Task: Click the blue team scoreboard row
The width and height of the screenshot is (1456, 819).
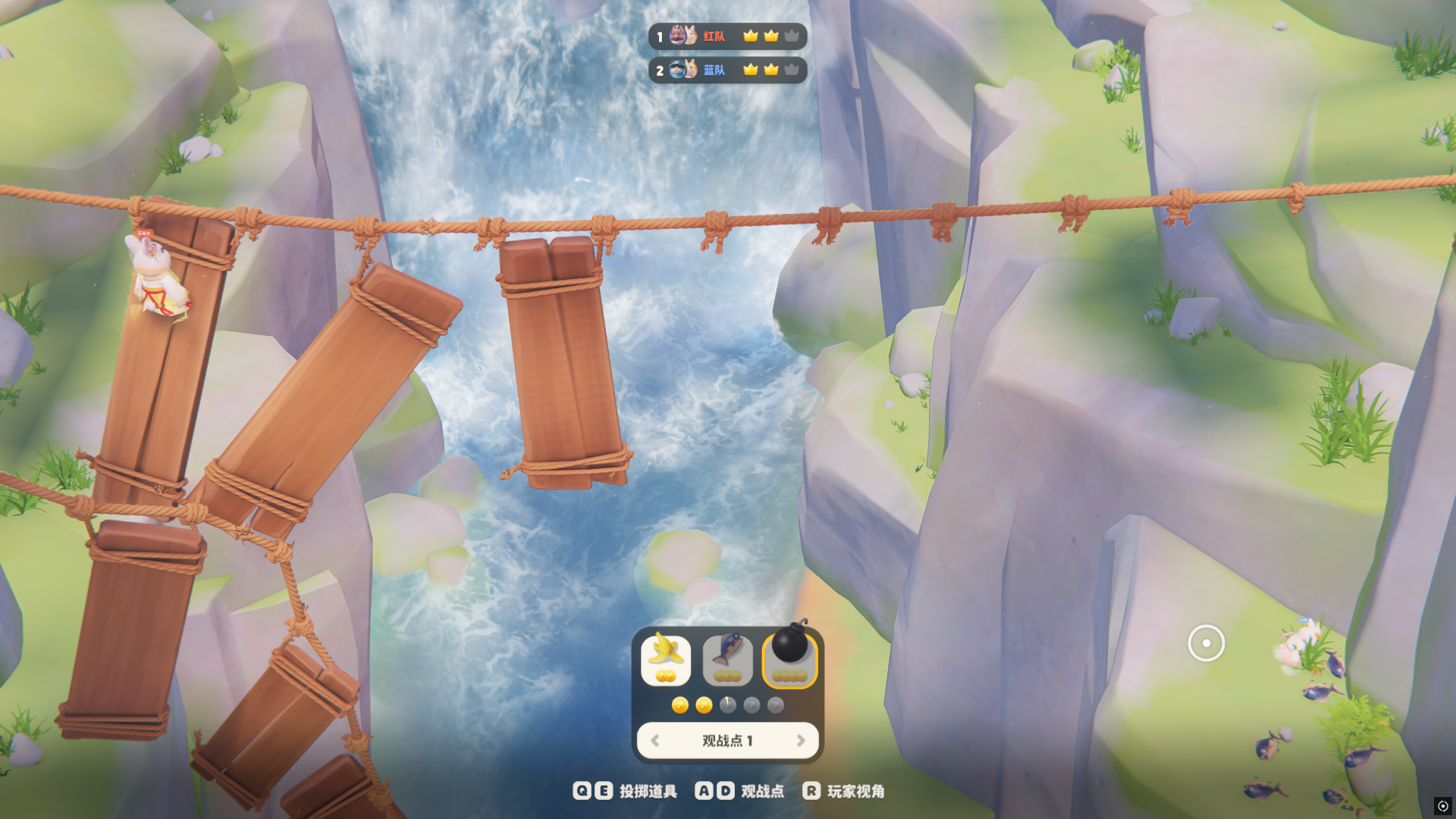Action: tap(727, 70)
